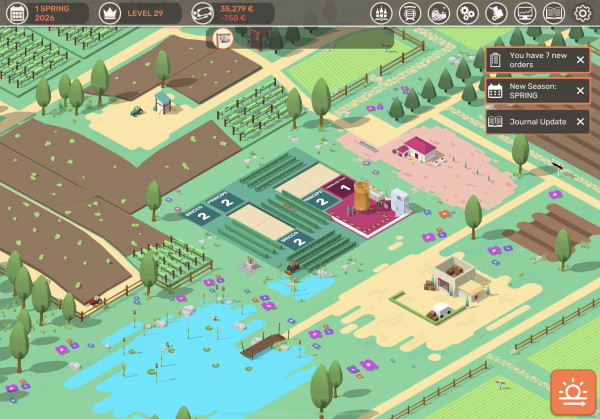600x419 pixels.
Task: Open the wine barrel cellar menu
Action: [x=409, y=13]
